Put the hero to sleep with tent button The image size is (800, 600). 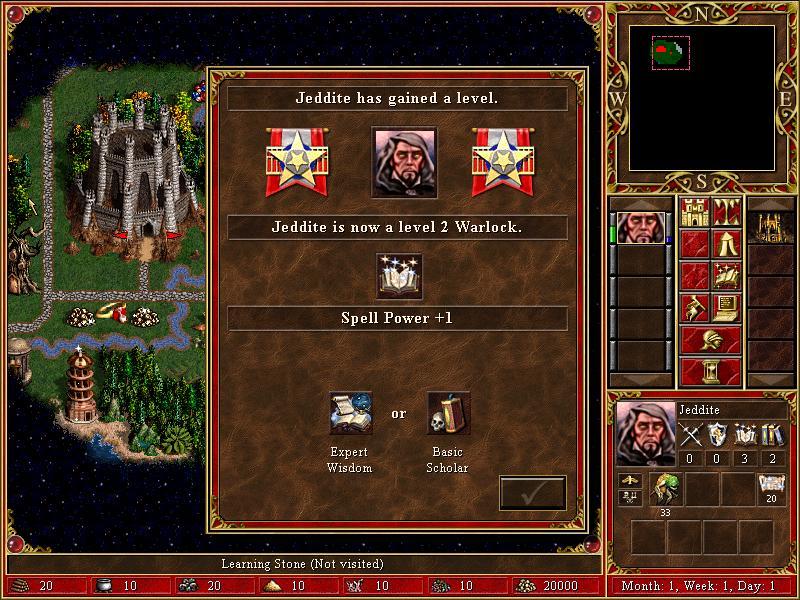pyautogui.click(x=726, y=244)
